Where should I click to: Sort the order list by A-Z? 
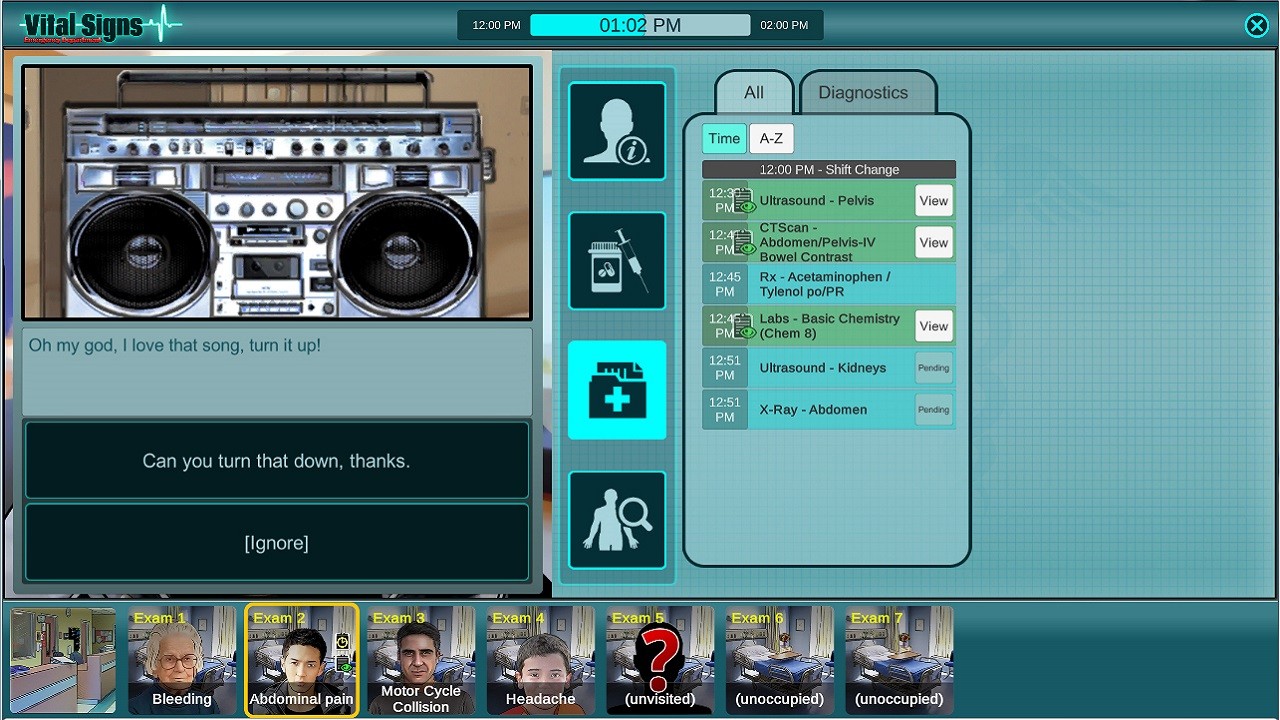(x=771, y=138)
